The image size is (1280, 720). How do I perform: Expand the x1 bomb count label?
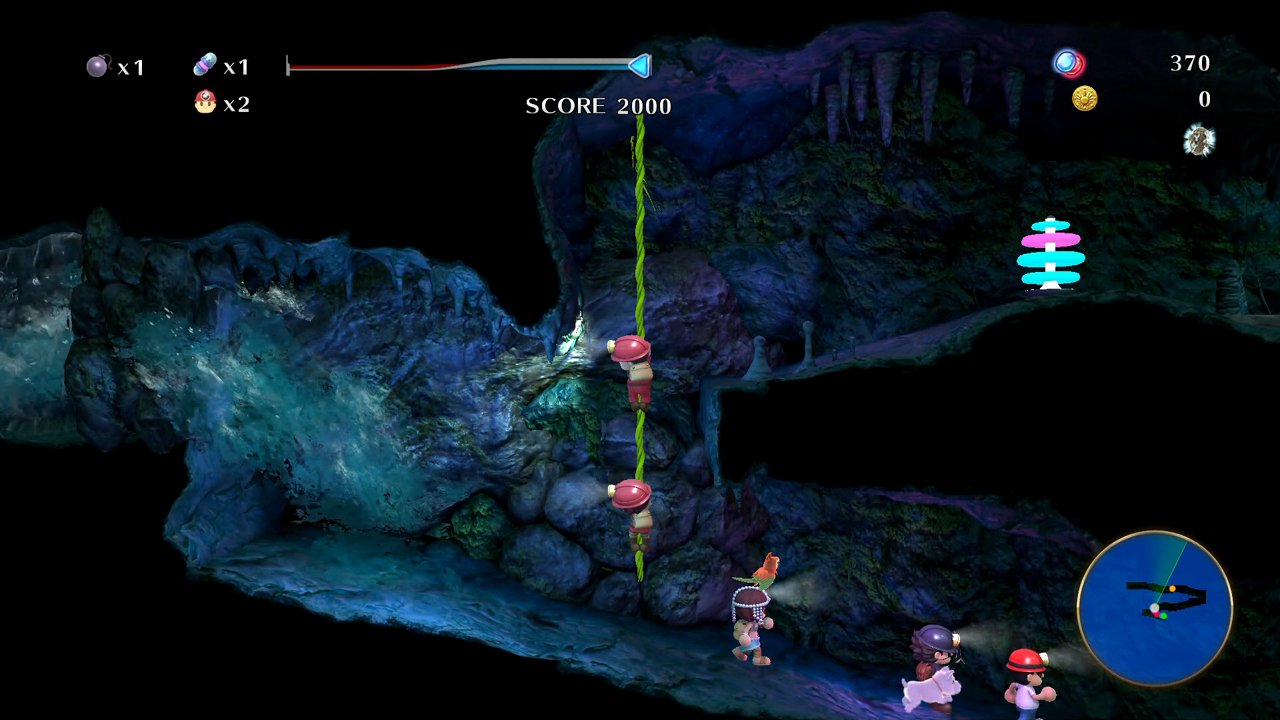click(x=133, y=67)
